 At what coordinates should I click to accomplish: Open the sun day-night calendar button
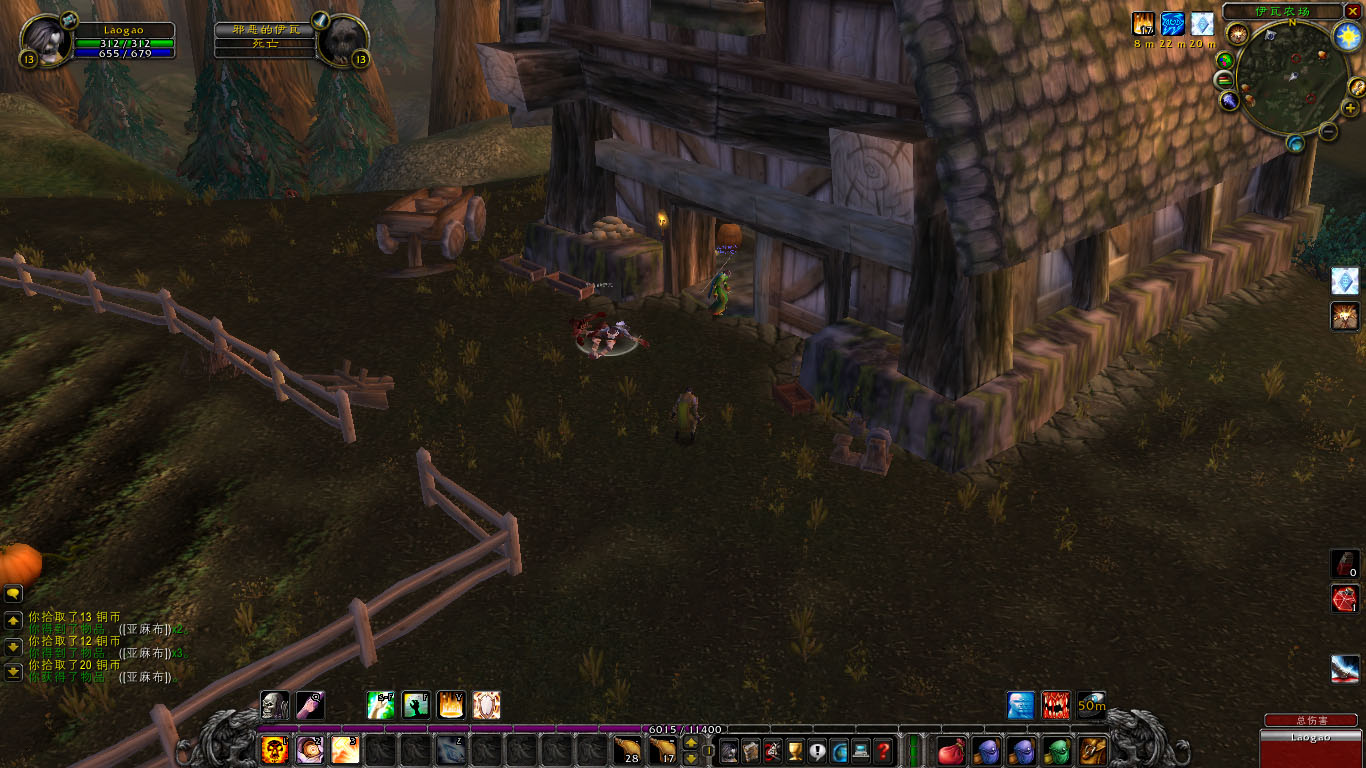tap(1348, 37)
